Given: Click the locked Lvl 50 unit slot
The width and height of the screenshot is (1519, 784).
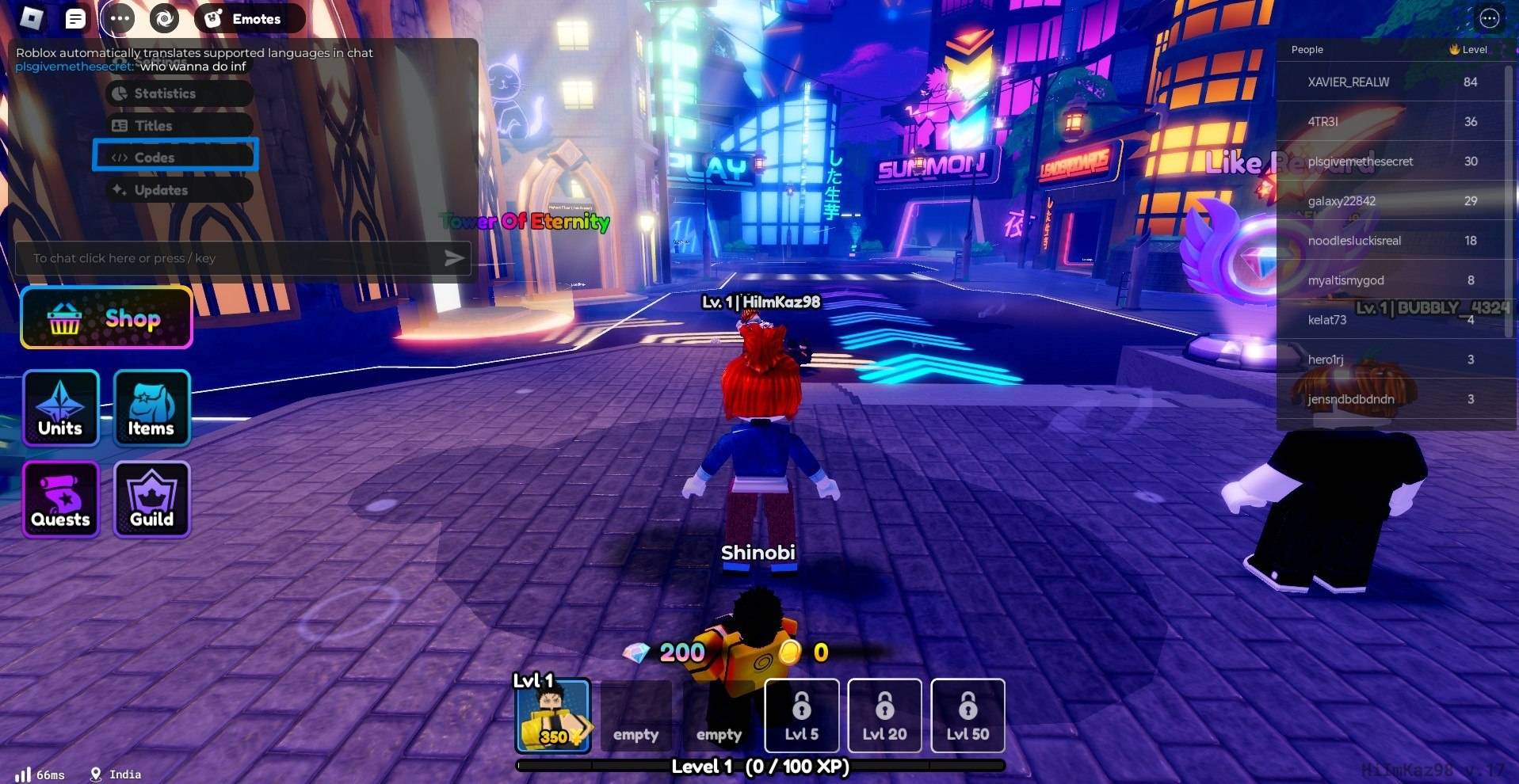Looking at the screenshot, I should point(968,715).
